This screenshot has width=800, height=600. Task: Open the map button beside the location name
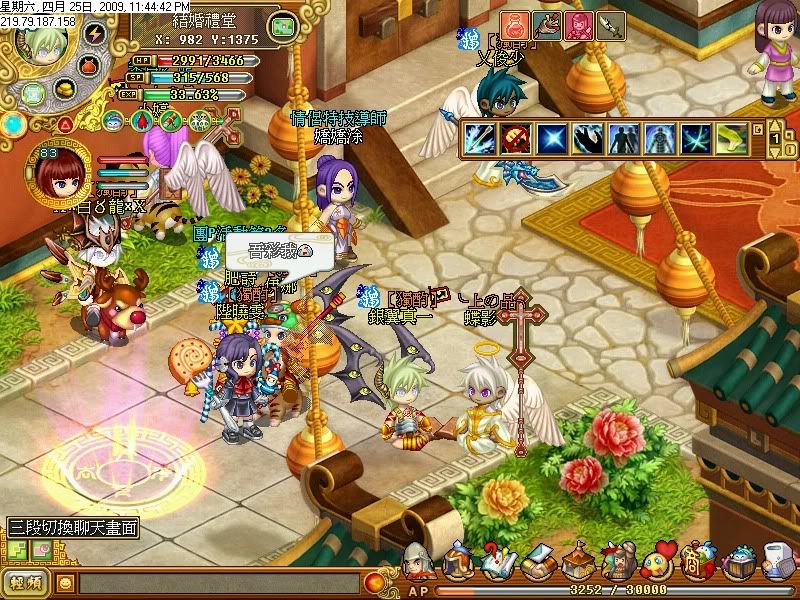[x=286, y=25]
